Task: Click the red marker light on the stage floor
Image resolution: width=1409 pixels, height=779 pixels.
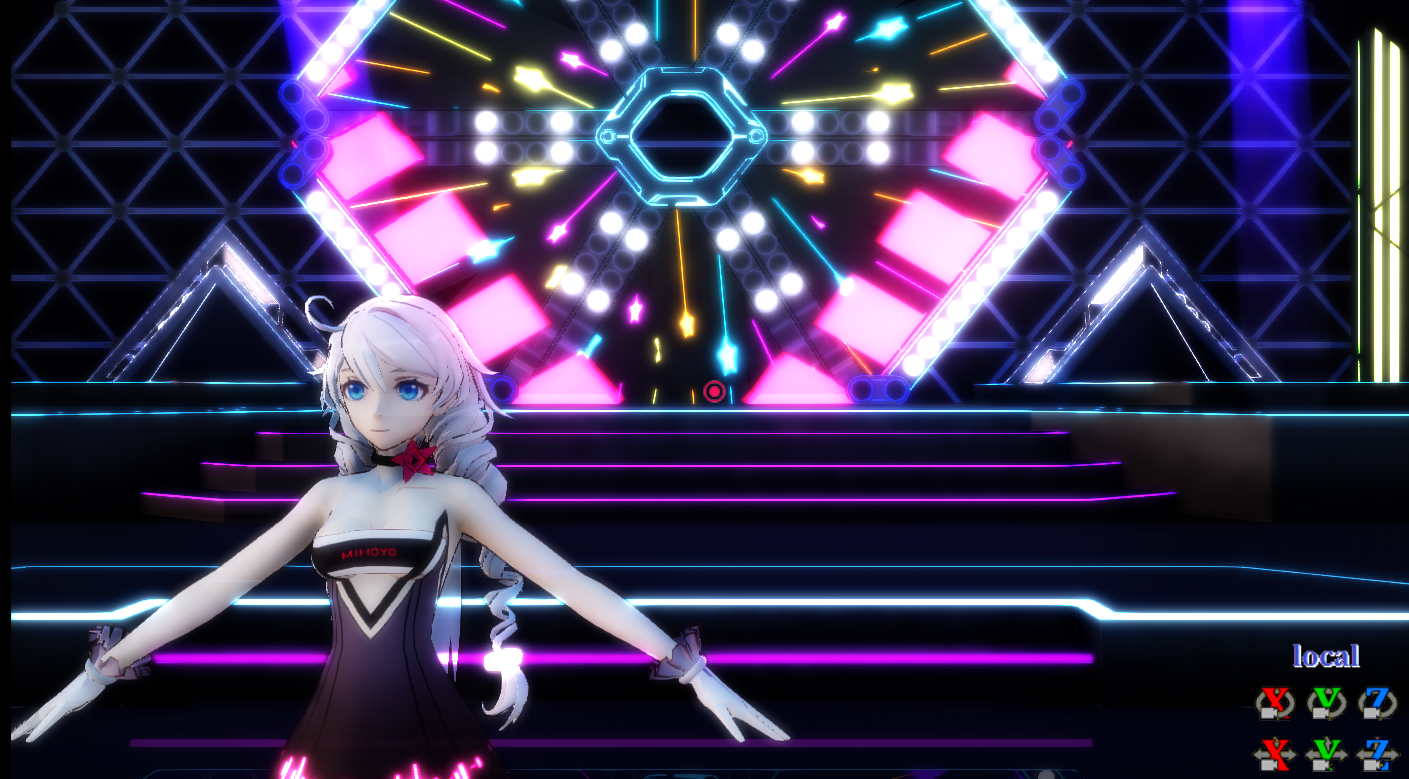Action: (x=714, y=391)
